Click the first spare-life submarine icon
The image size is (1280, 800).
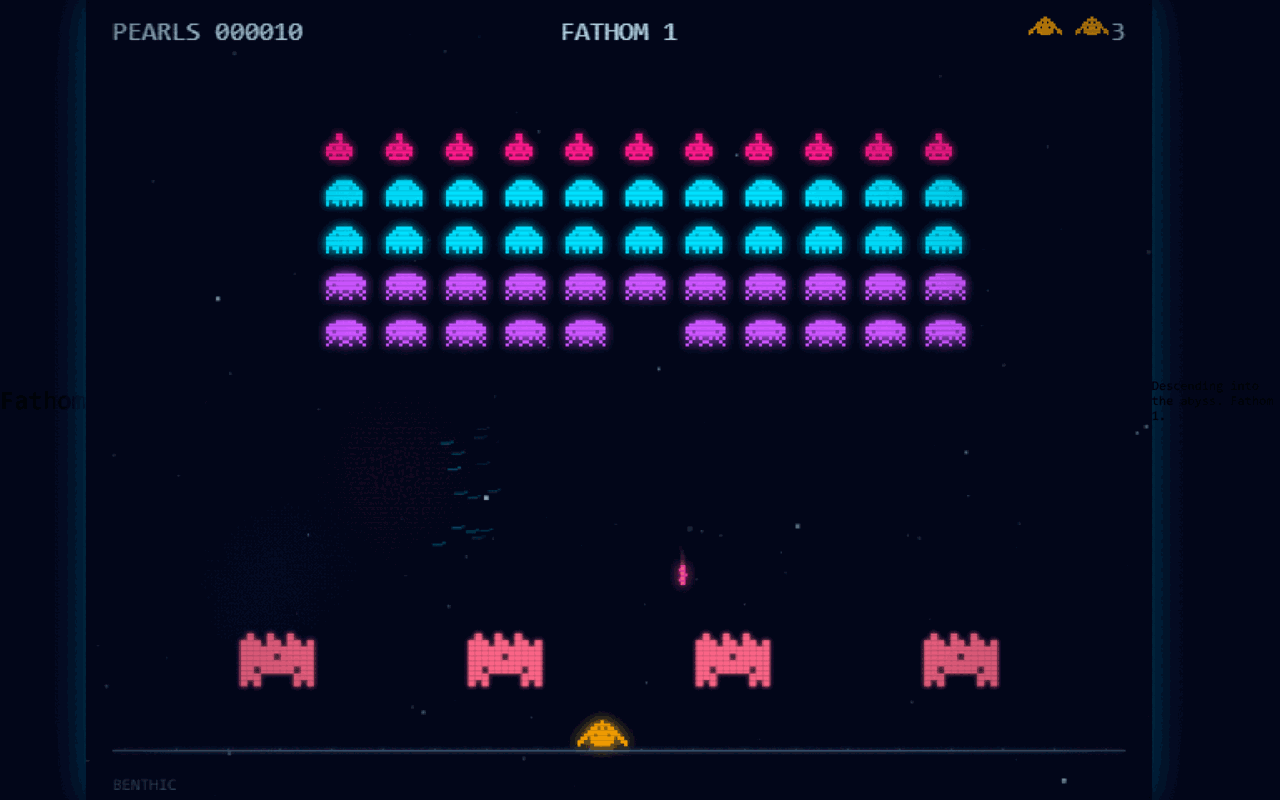pos(1043,28)
